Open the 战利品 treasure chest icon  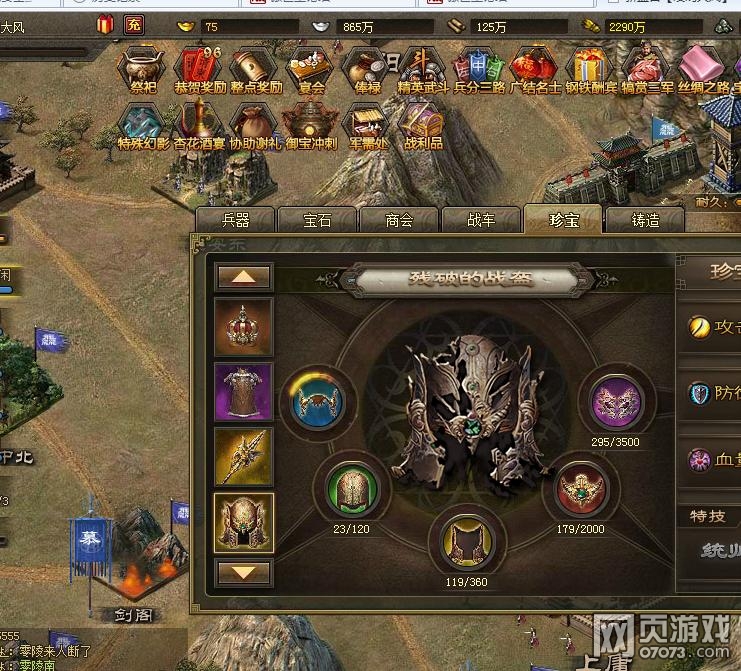point(423,124)
